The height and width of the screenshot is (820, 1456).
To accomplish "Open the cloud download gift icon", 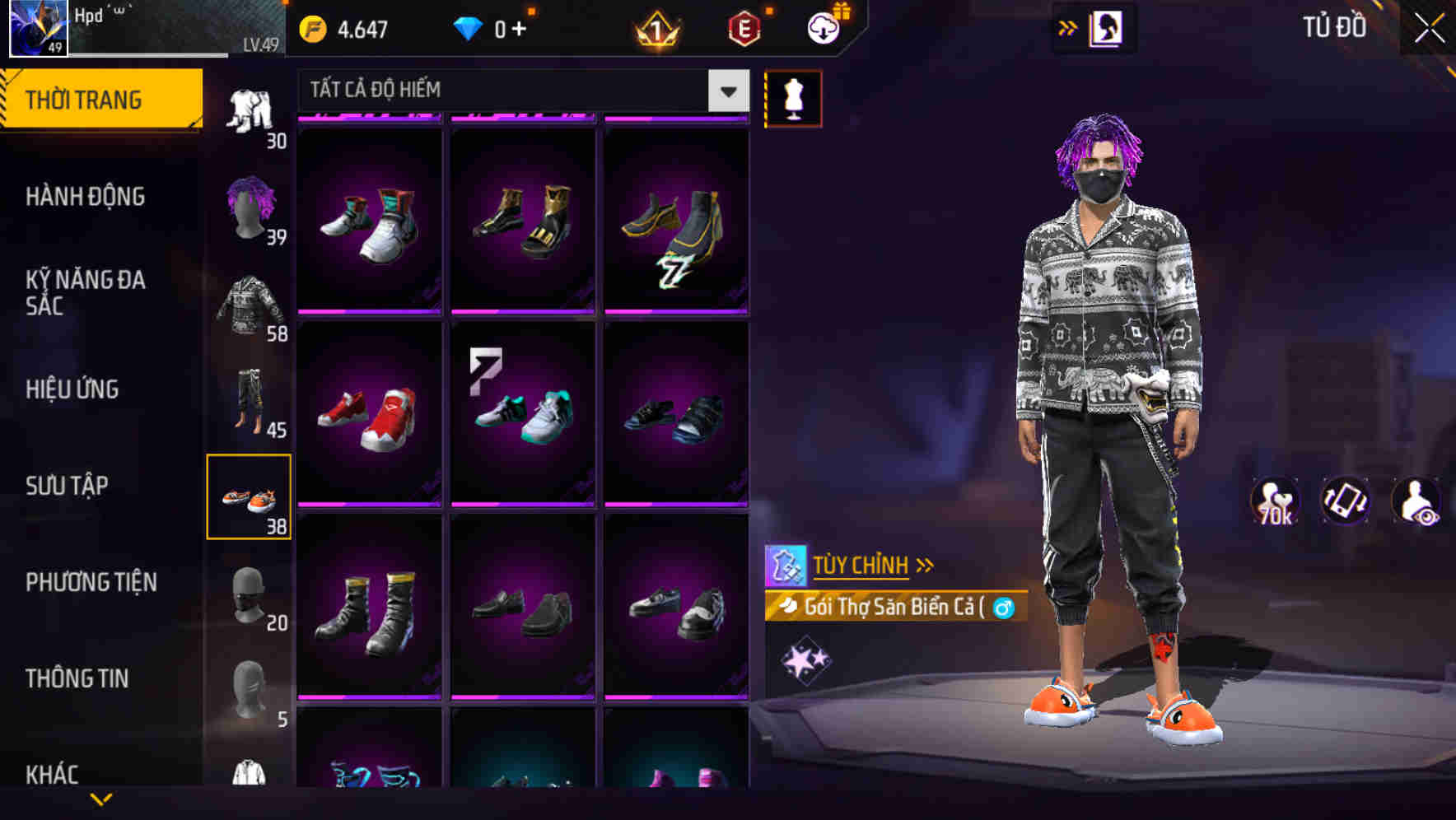I will 822,26.
